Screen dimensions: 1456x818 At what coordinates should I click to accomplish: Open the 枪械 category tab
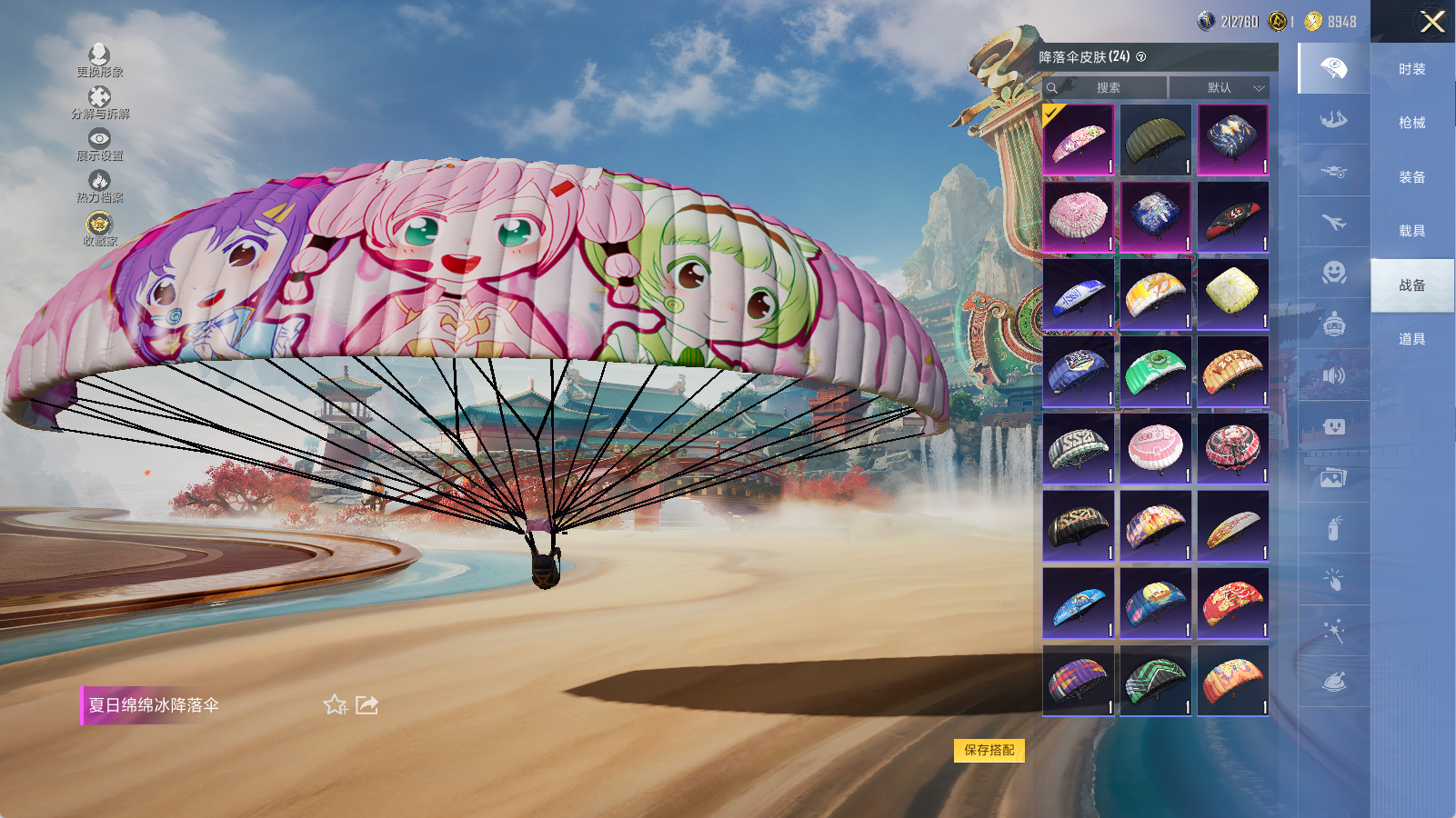[1411, 123]
